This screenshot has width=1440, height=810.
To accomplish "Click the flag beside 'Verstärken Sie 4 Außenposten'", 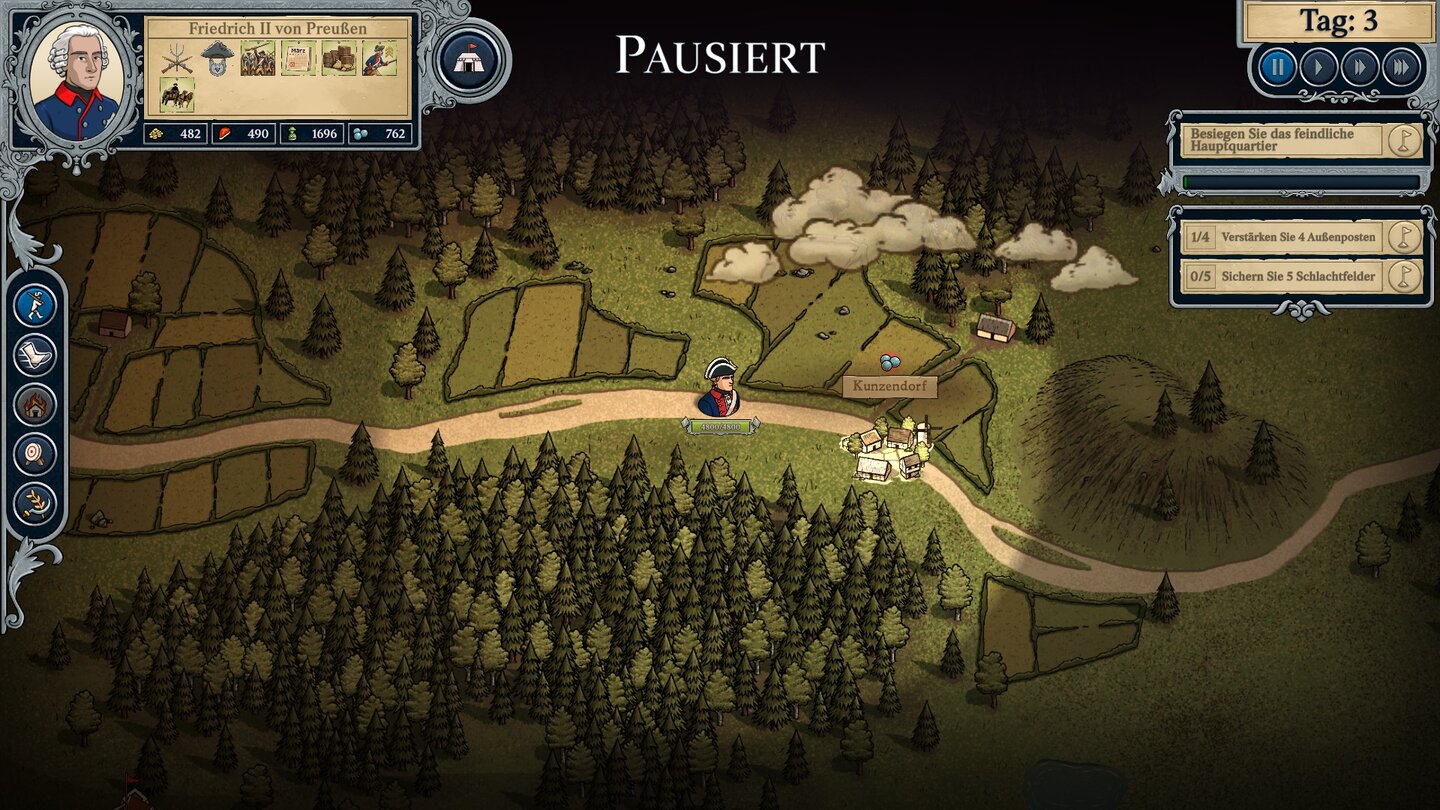I will (1404, 238).
